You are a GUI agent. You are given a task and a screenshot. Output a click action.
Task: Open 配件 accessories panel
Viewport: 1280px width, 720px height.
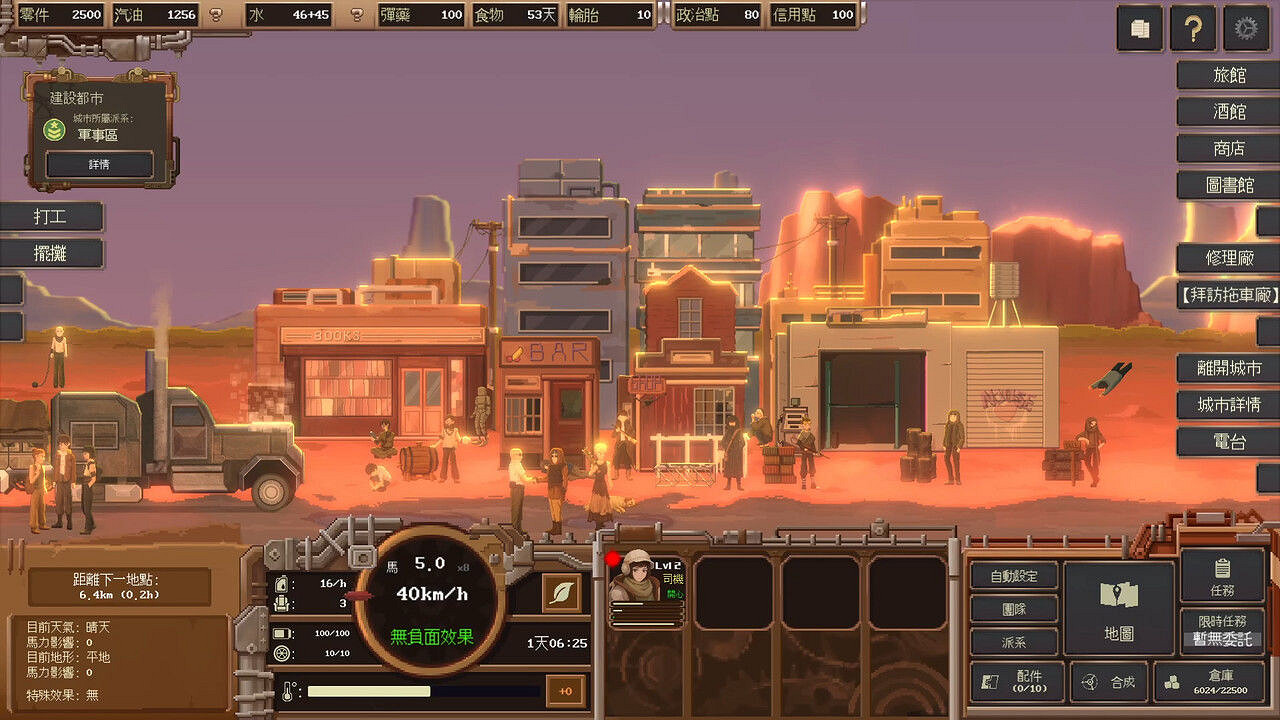tap(1016, 682)
